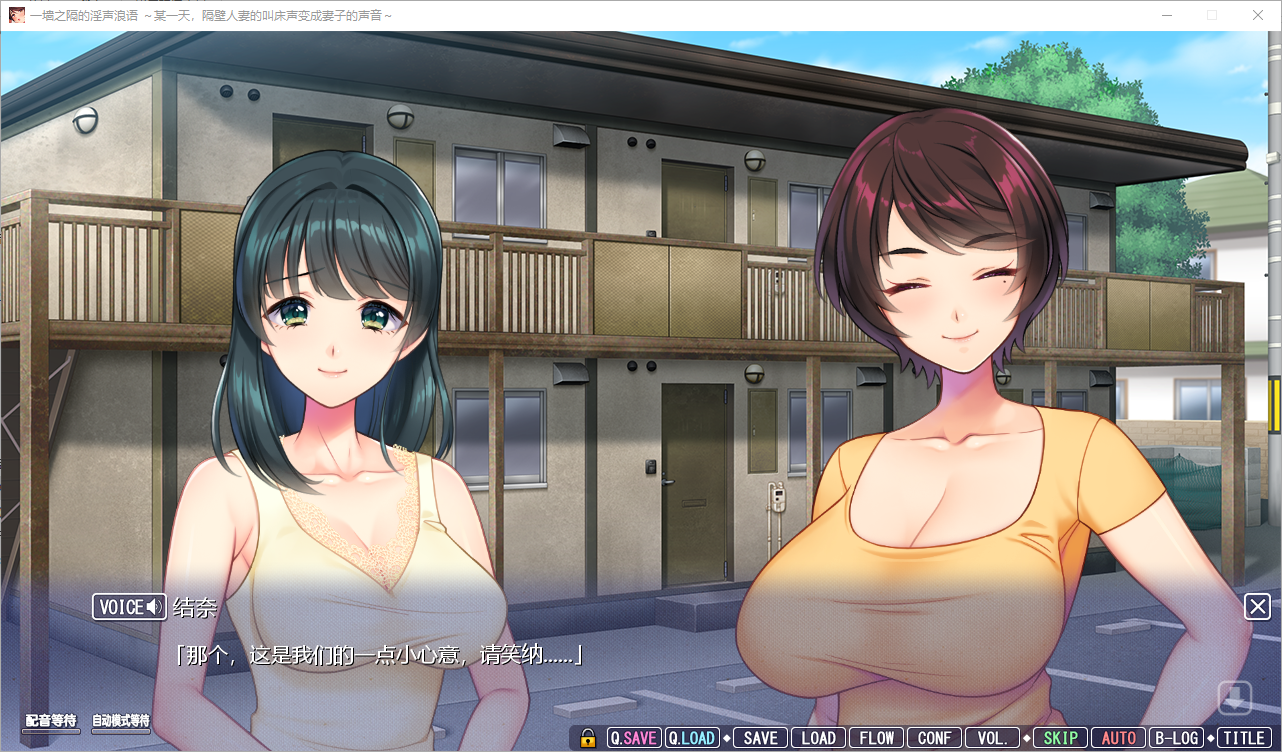Image resolution: width=1282 pixels, height=752 pixels.
Task: Toggle the 配音等待 option
Action: [x=51, y=721]
